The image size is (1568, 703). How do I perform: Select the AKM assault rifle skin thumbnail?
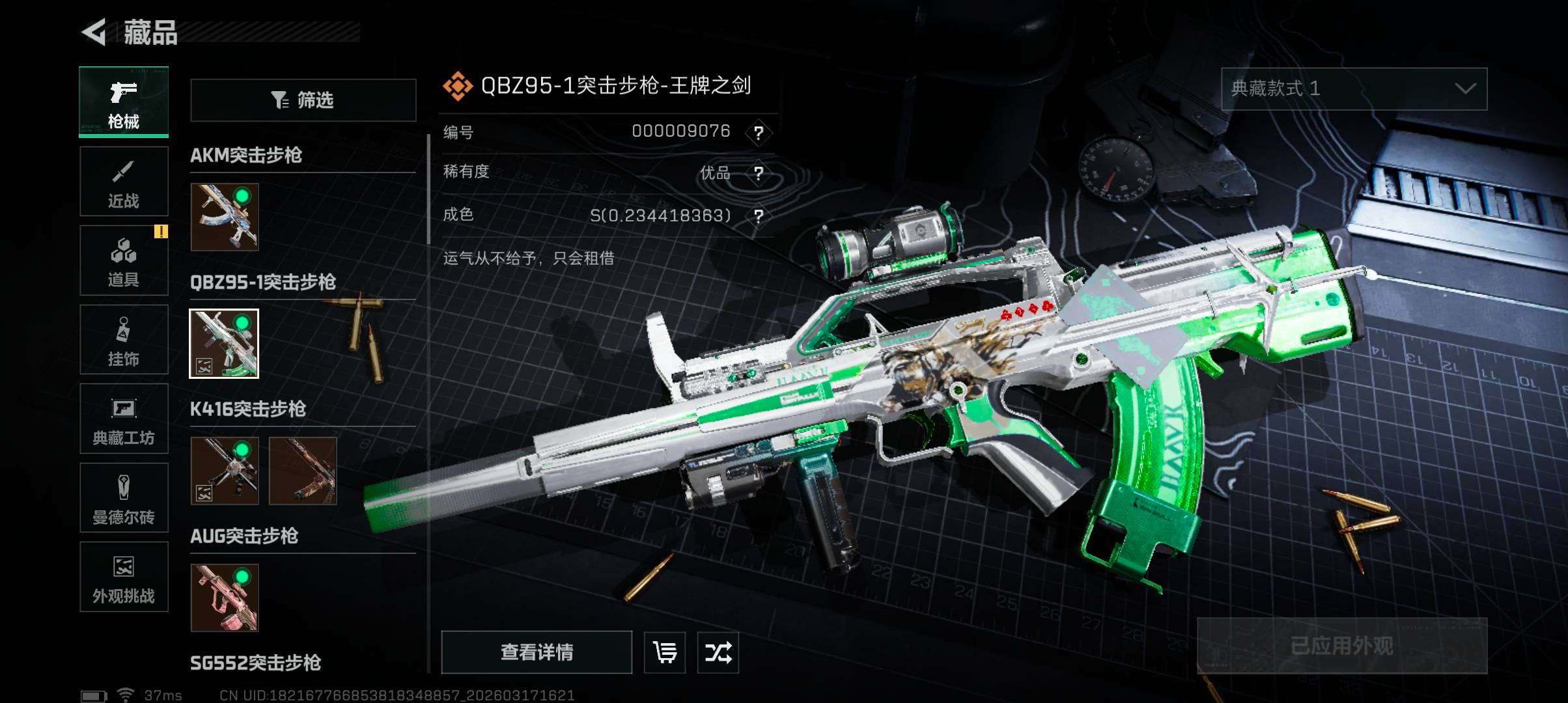pos(225,217)
